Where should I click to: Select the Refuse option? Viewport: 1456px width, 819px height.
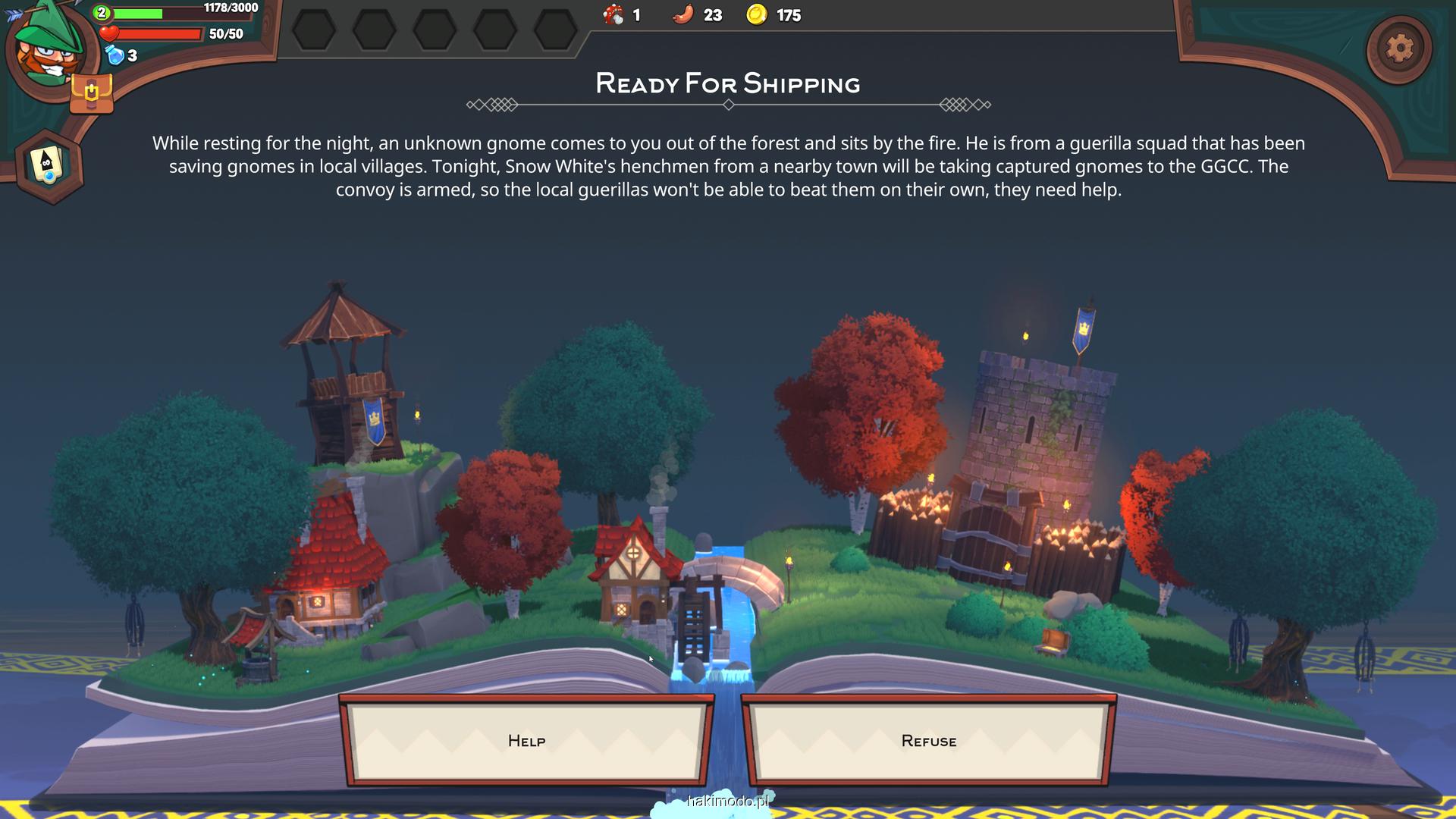pos(928,741)
